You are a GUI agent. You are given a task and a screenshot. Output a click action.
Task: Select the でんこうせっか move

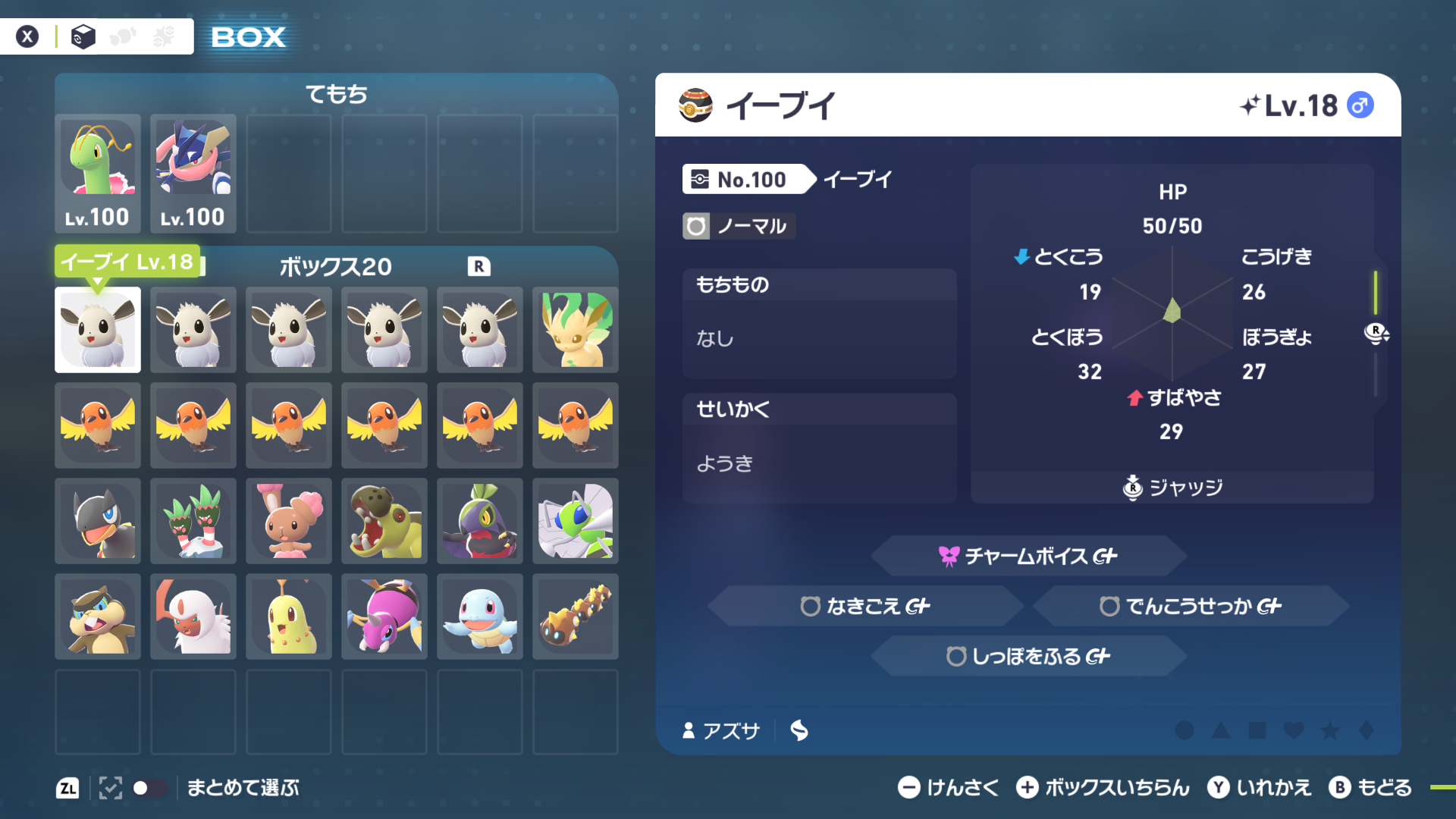coord(1191,606)
